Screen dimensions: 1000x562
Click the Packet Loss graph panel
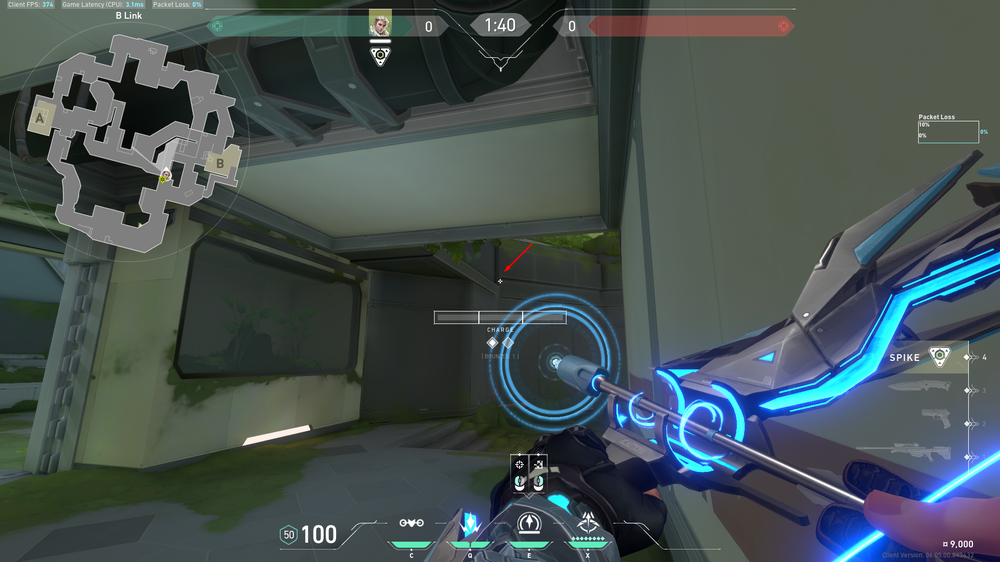point(947,131)
